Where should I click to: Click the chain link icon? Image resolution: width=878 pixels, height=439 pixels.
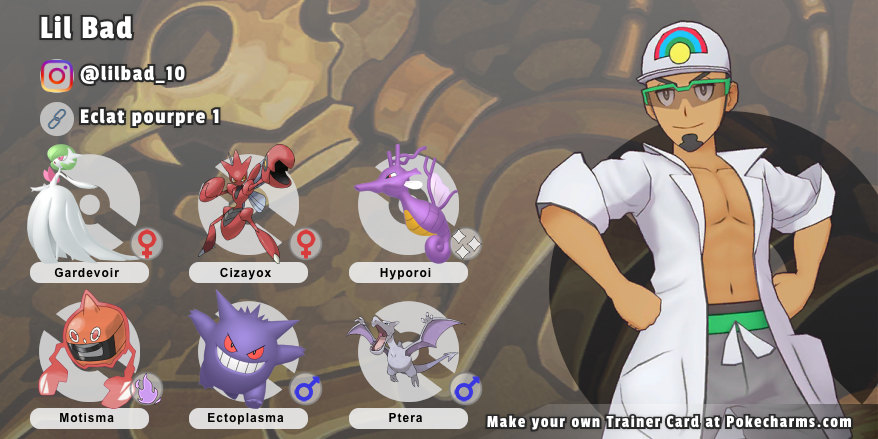click(x=57, y=118)
